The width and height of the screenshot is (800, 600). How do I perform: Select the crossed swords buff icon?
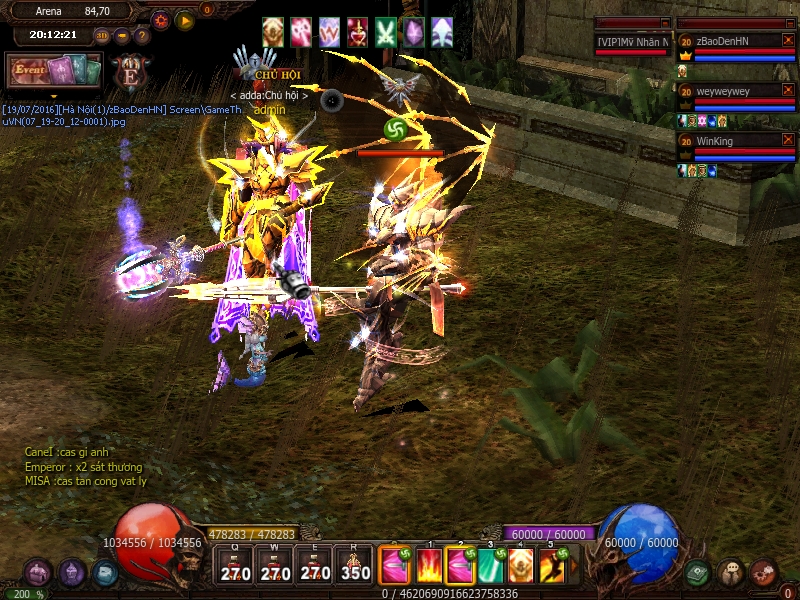coord(386,32)
